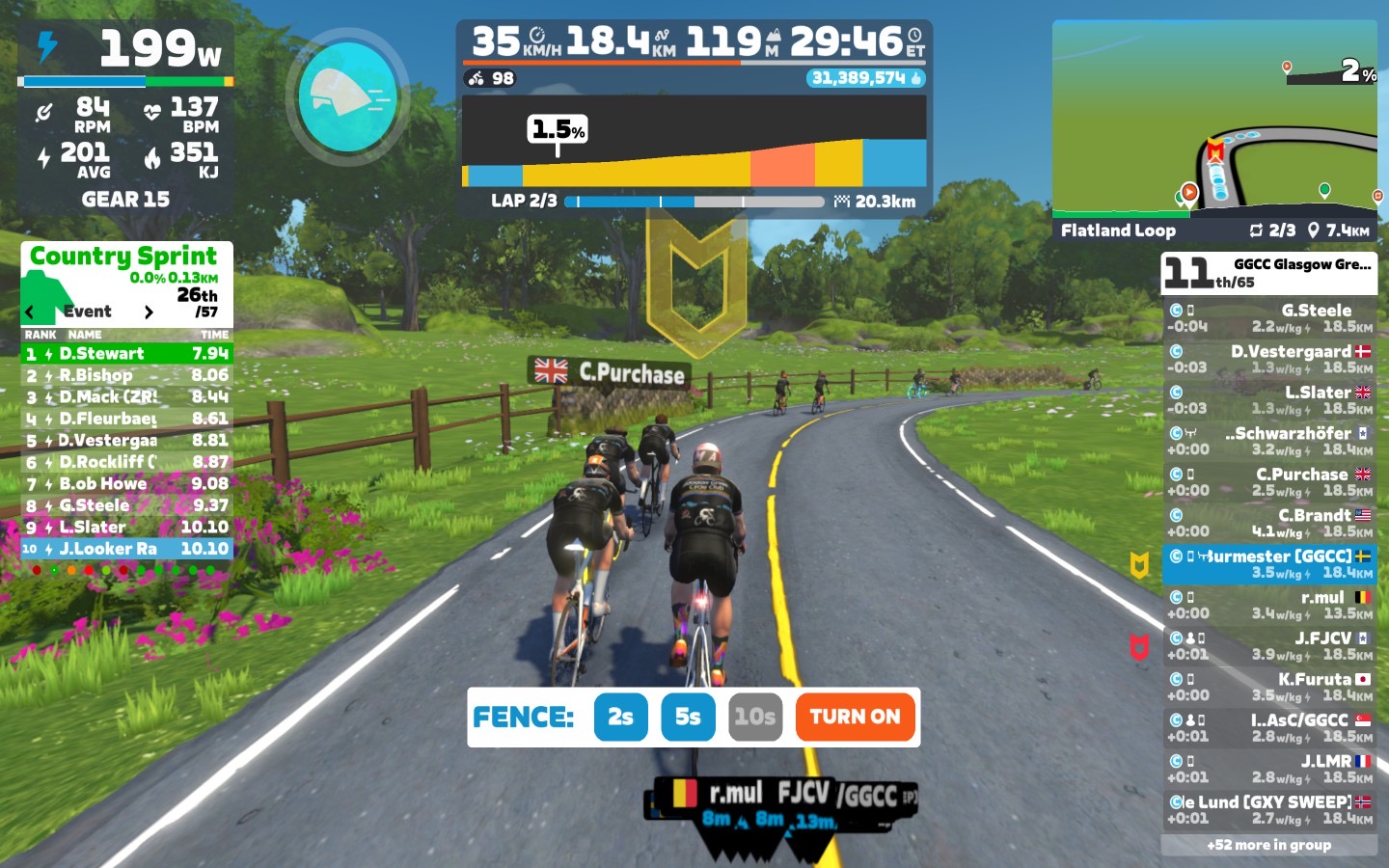The width and height of the screenshot is (1389, 868).
Task: Select C.Brandt from the riders list
Action: (1268, 523)
